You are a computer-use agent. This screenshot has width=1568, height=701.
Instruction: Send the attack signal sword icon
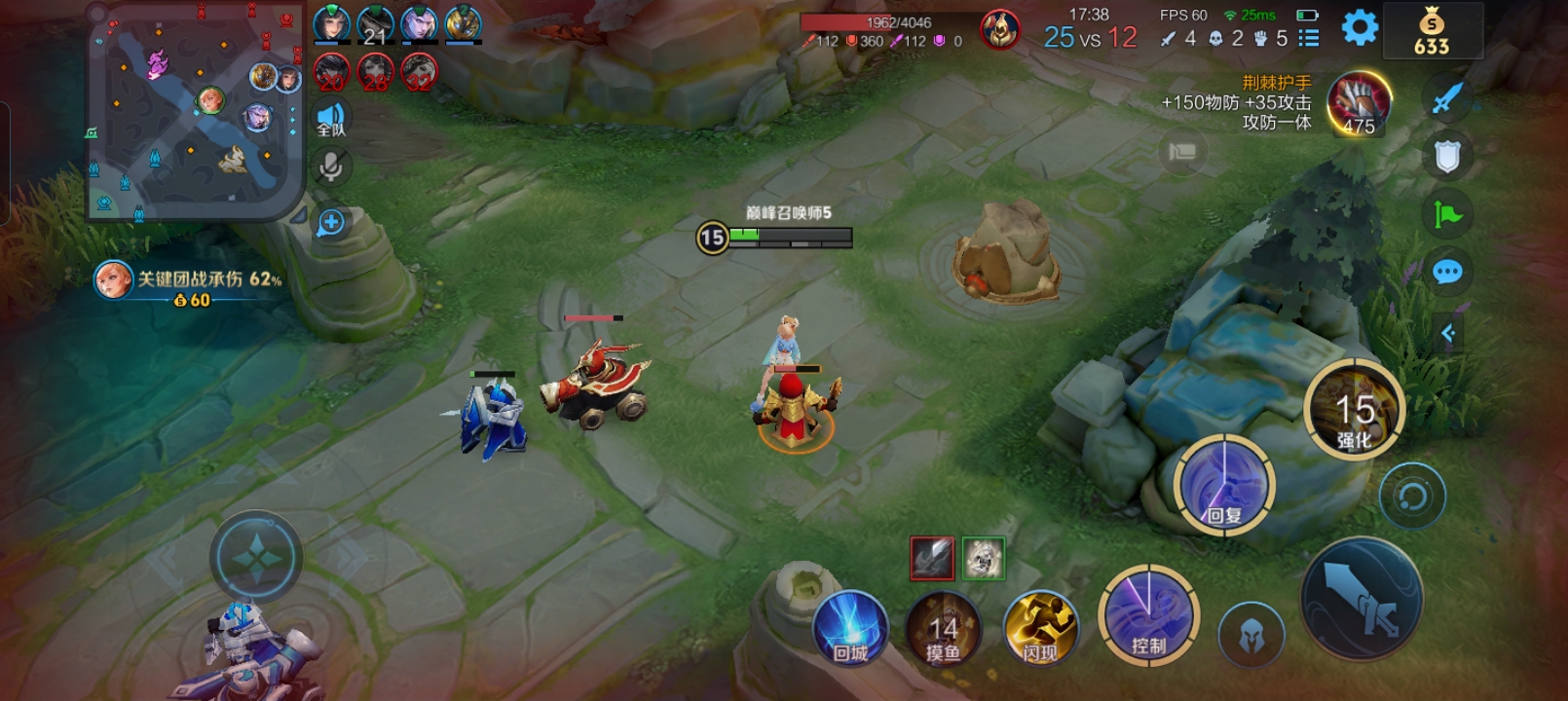[x=1447, y=97]
